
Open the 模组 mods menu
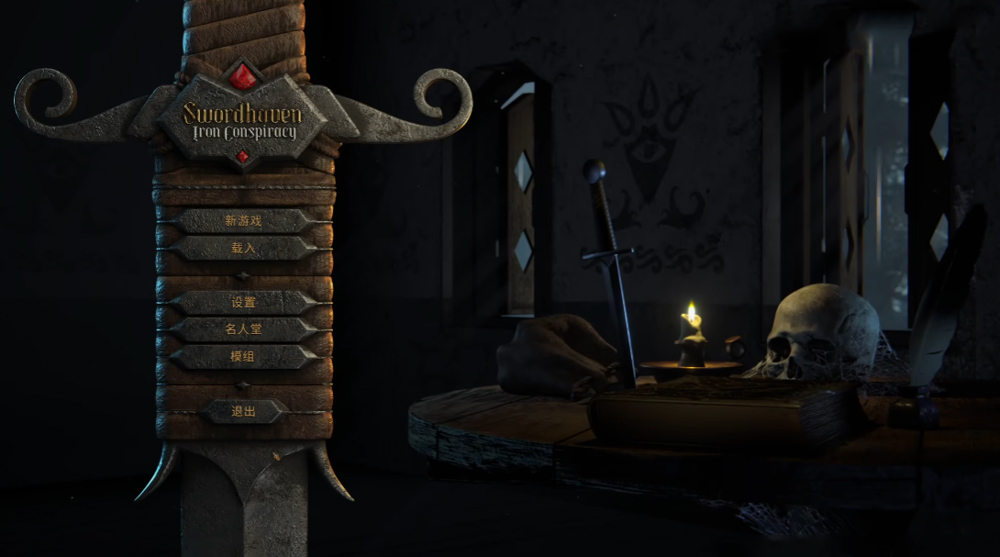pos(243,356)
